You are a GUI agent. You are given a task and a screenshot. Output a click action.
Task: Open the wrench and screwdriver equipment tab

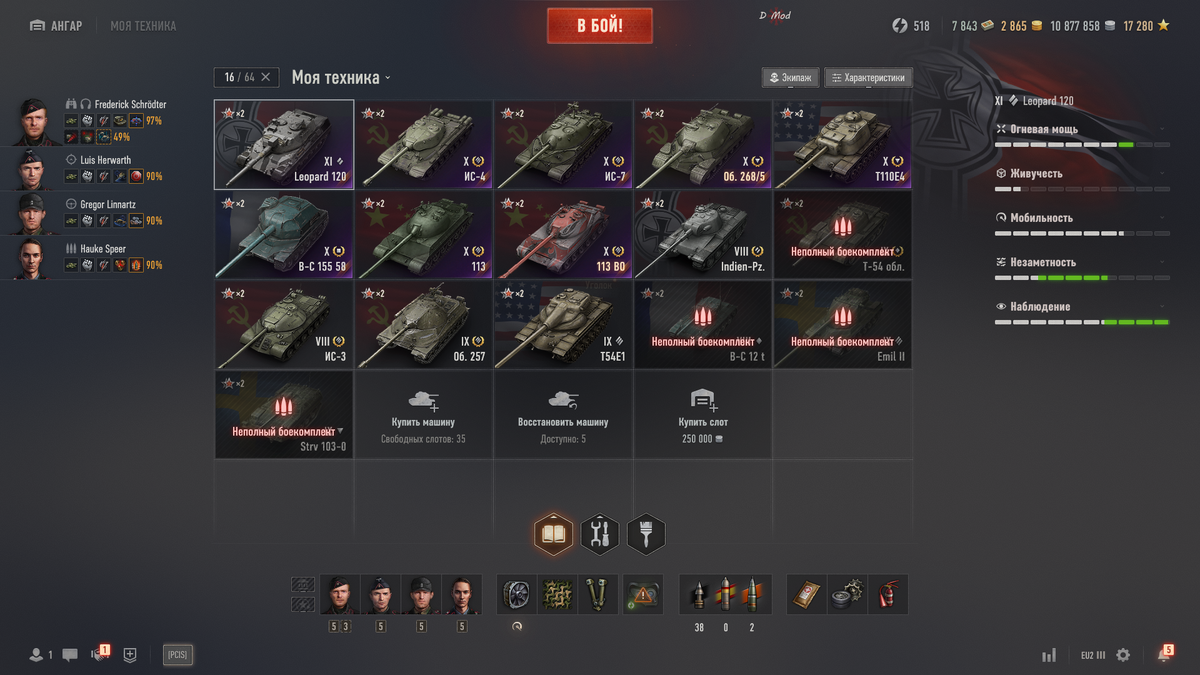pyautogui.click(x=600, y=535)
